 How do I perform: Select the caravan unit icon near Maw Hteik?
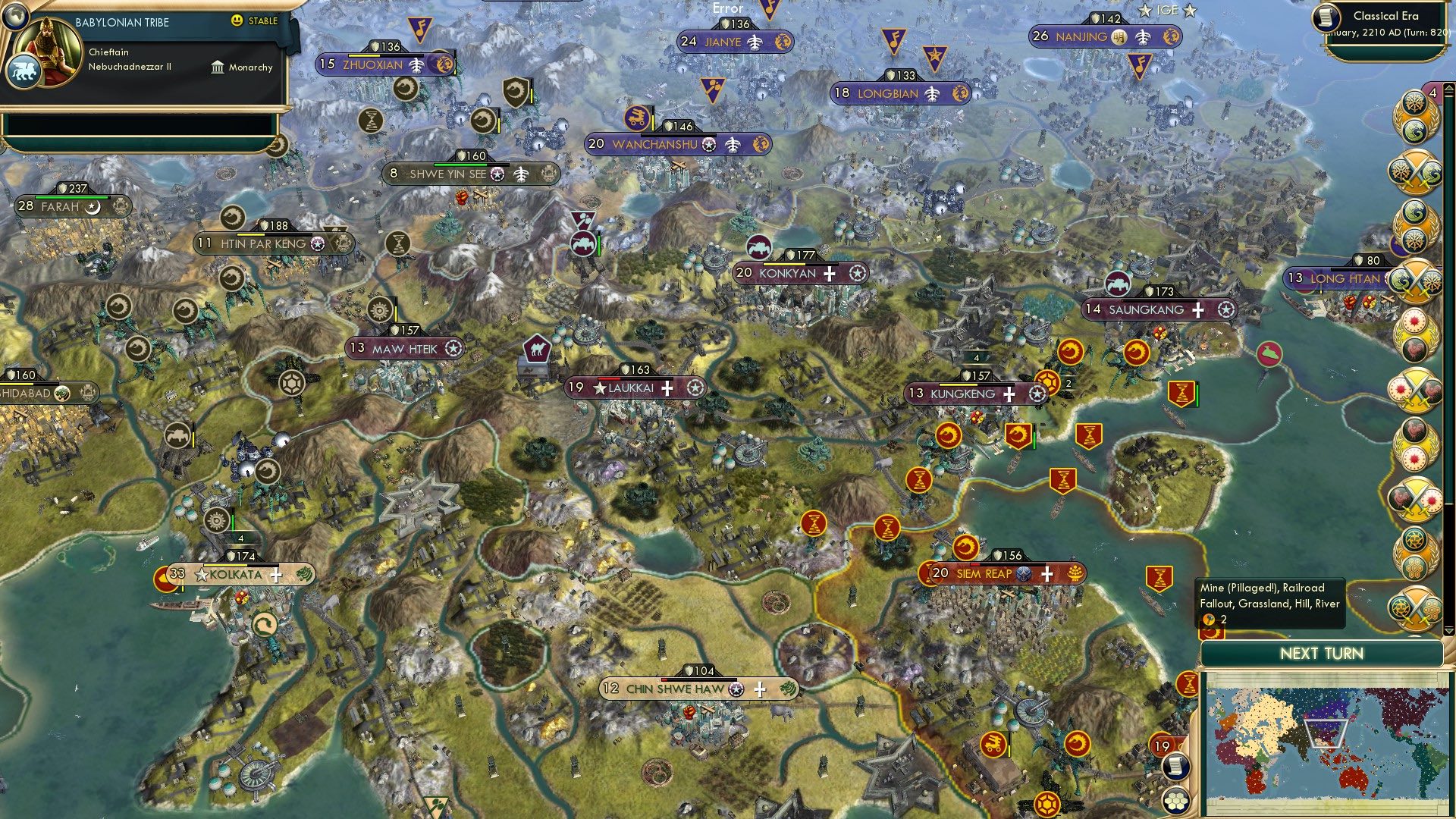pyautogui.click(x=535, y=347)
